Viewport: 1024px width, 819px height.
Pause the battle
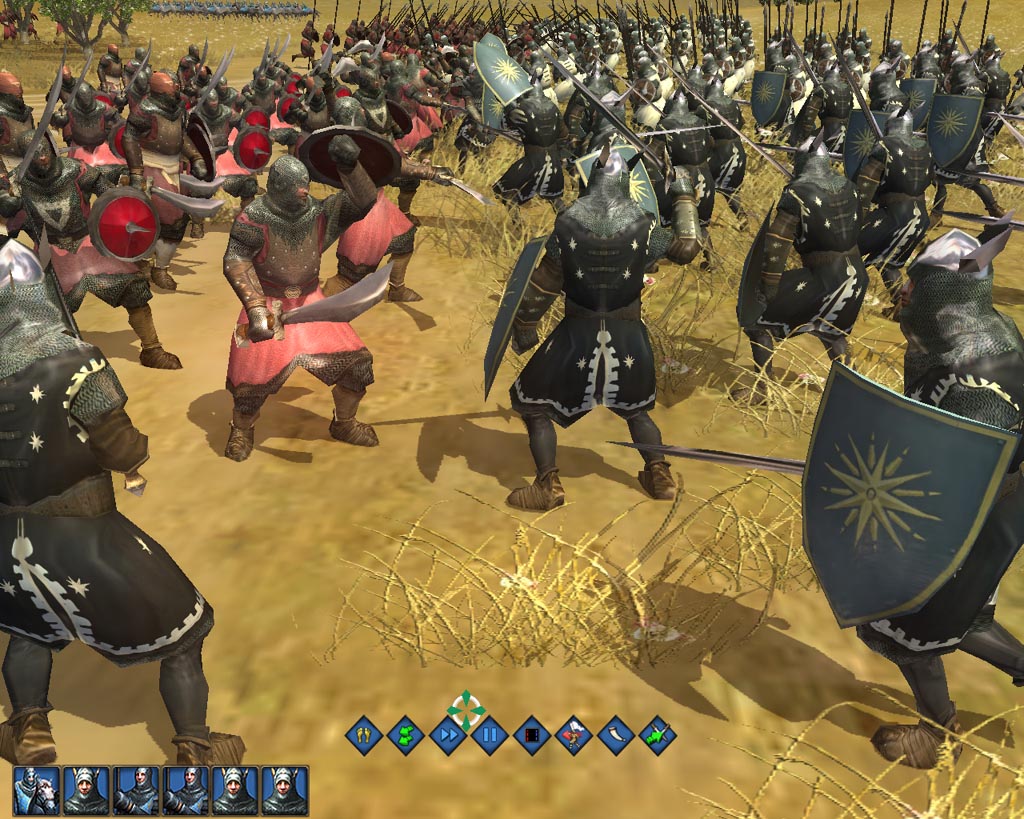tap(490, 737)
